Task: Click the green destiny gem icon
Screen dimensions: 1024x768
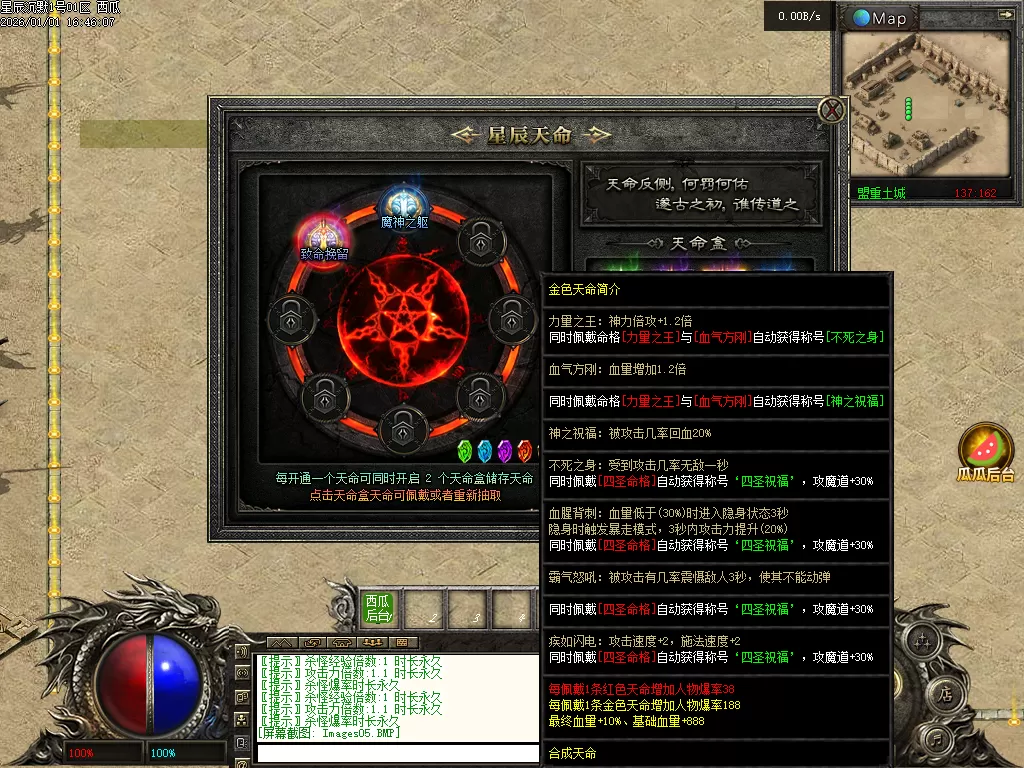Action: pyautogui.click(x=465, y=451)
